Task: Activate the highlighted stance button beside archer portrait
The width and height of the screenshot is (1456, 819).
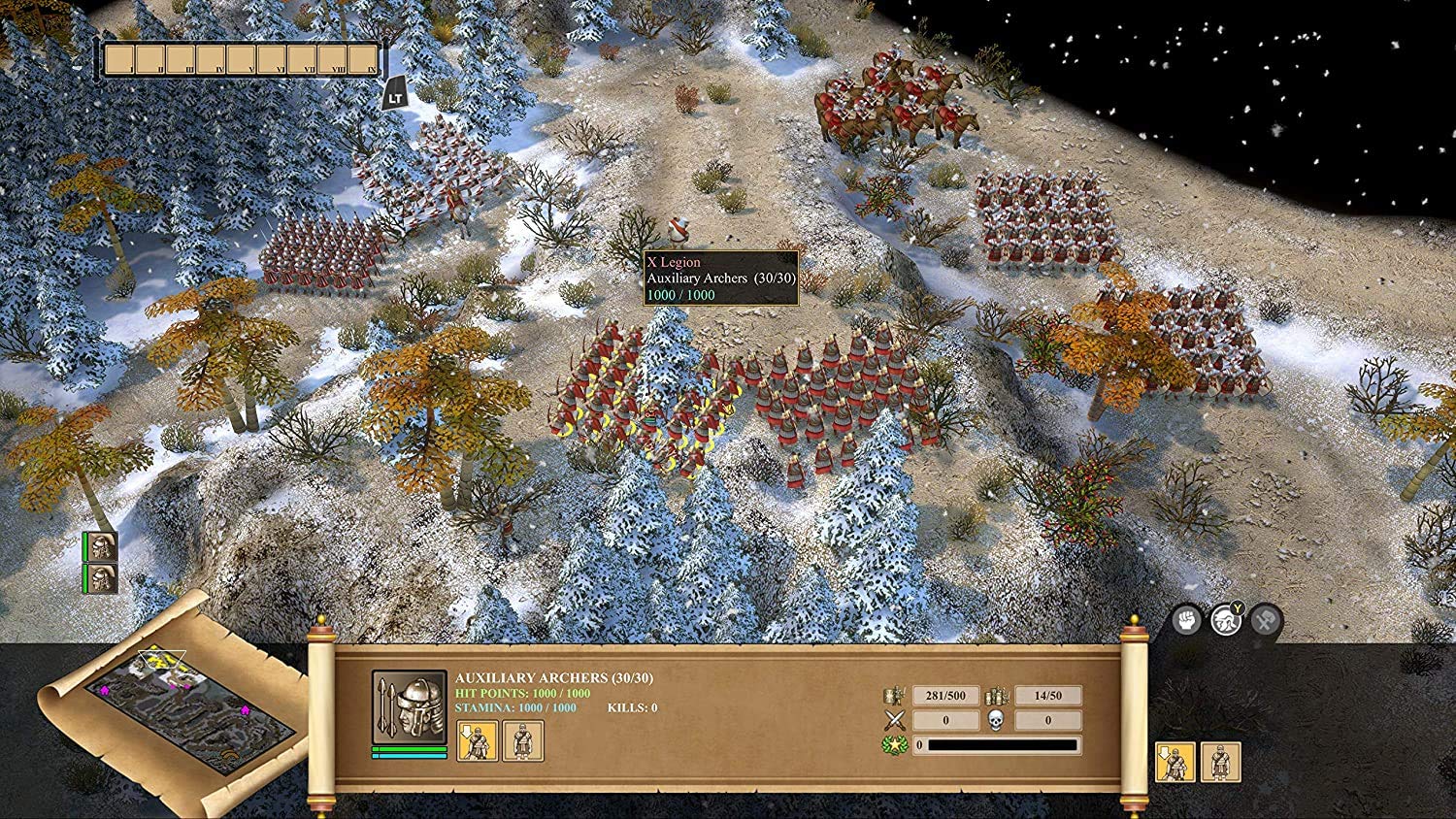Action: pyautogui.click(x=478, y=741)
